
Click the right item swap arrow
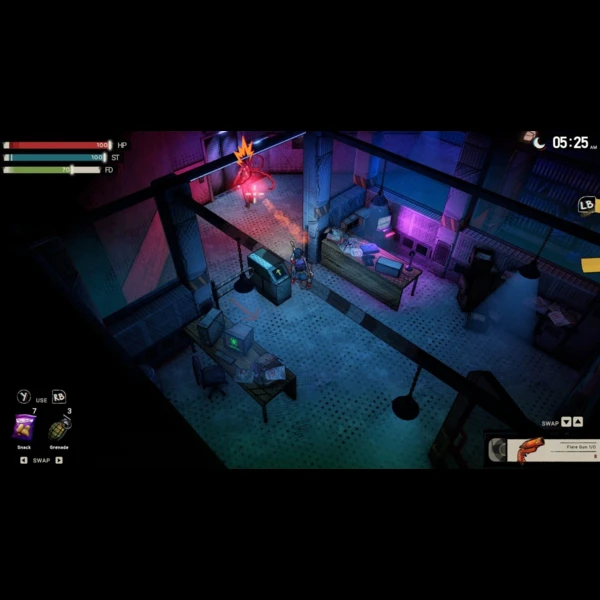(59, 461)
